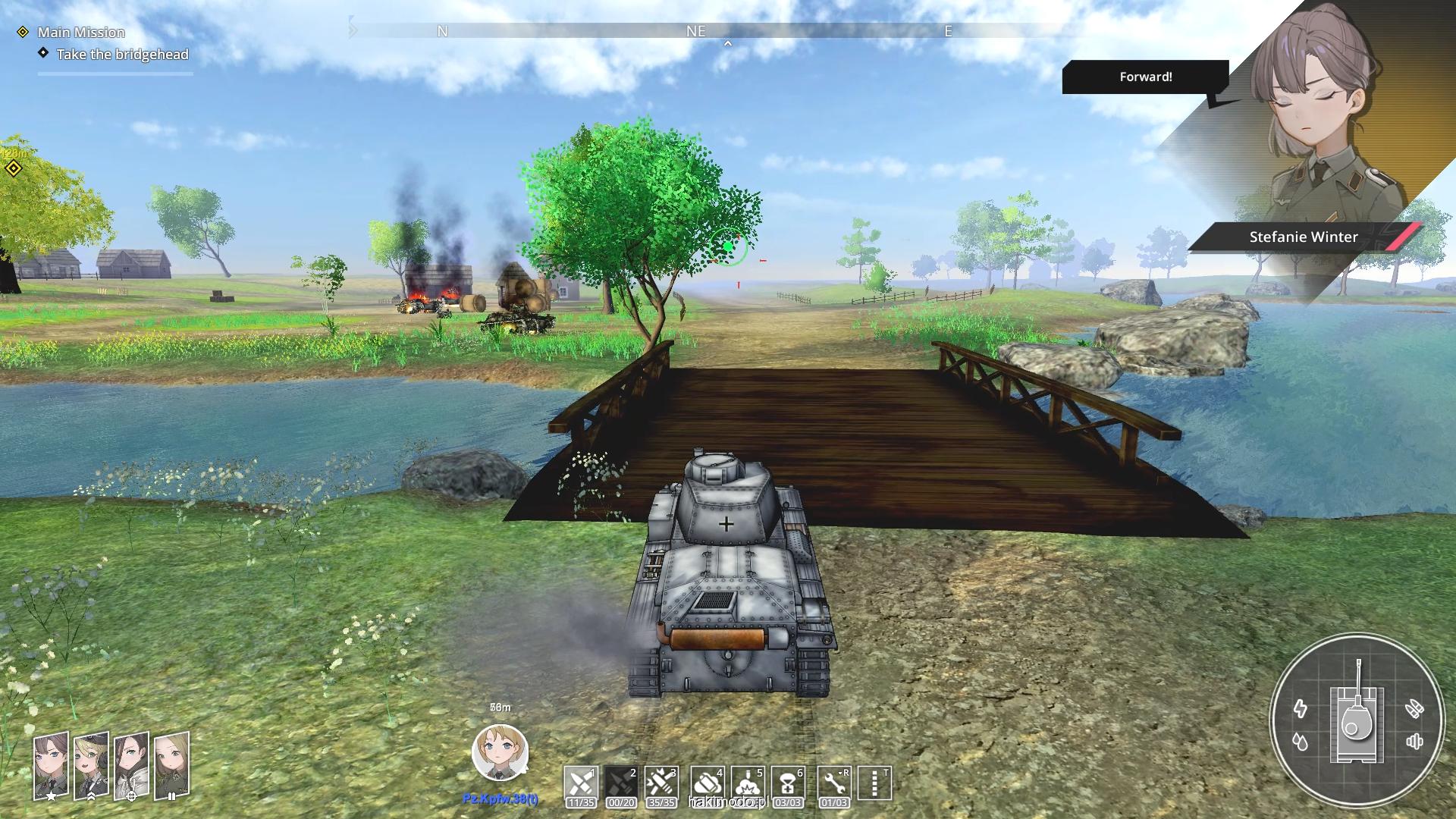This screenshot has width=1456, height=819.
Task: Use the airdrop medkit in slot 6
Action: [x=788, y=783]
